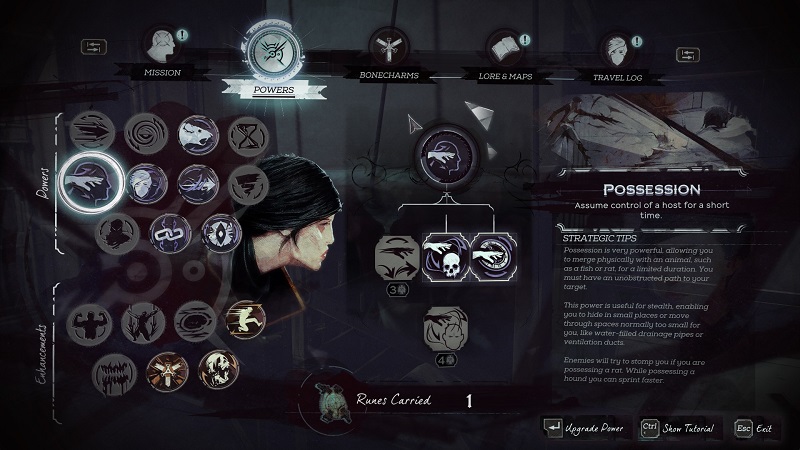Select the muscular torso enhancement icon
Image resolution: width=800 pixels, height=450 pixels.
[x=91, y=323]
